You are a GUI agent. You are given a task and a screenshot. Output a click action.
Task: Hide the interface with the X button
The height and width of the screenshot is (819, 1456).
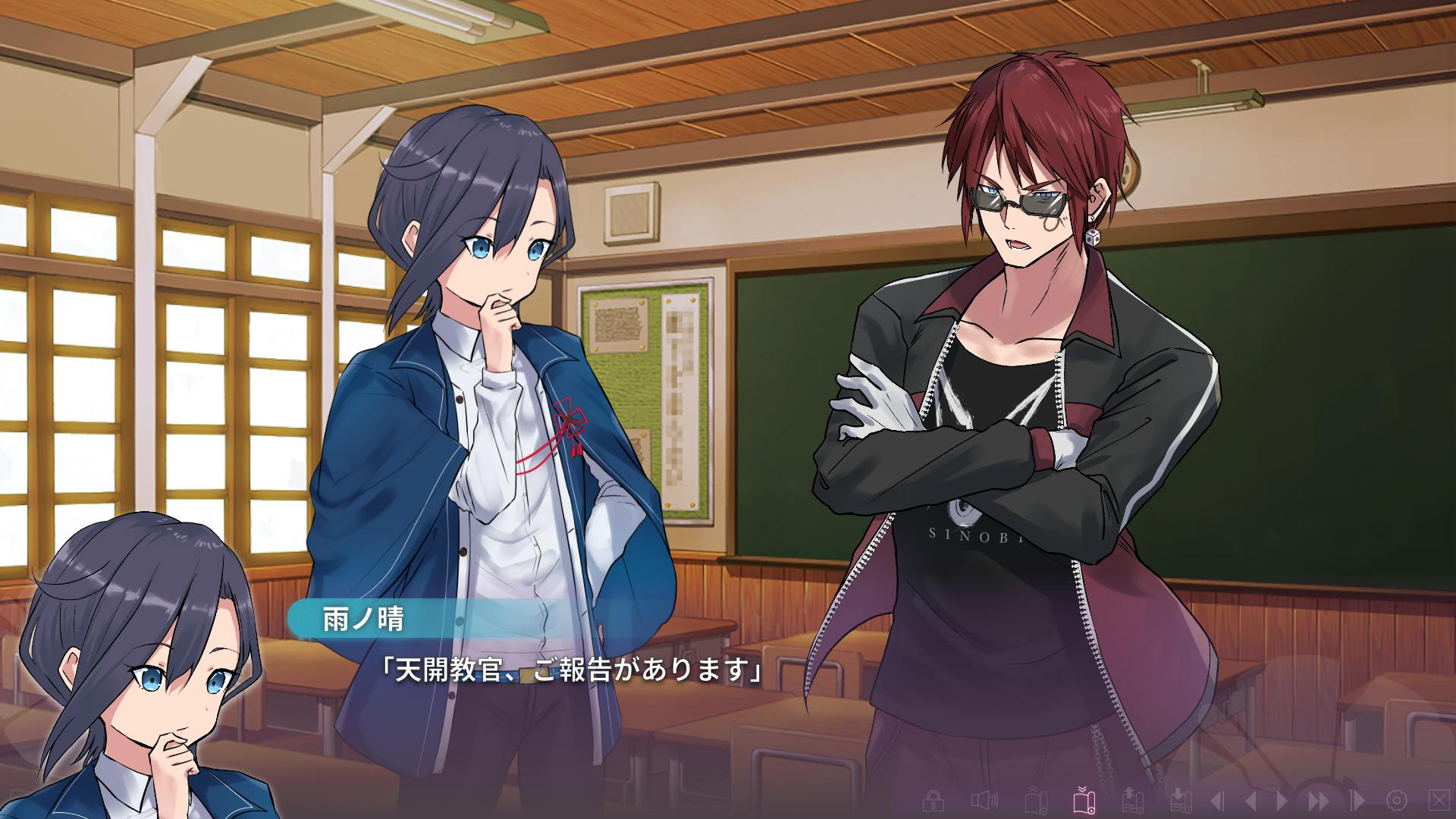coord(1437,800)
